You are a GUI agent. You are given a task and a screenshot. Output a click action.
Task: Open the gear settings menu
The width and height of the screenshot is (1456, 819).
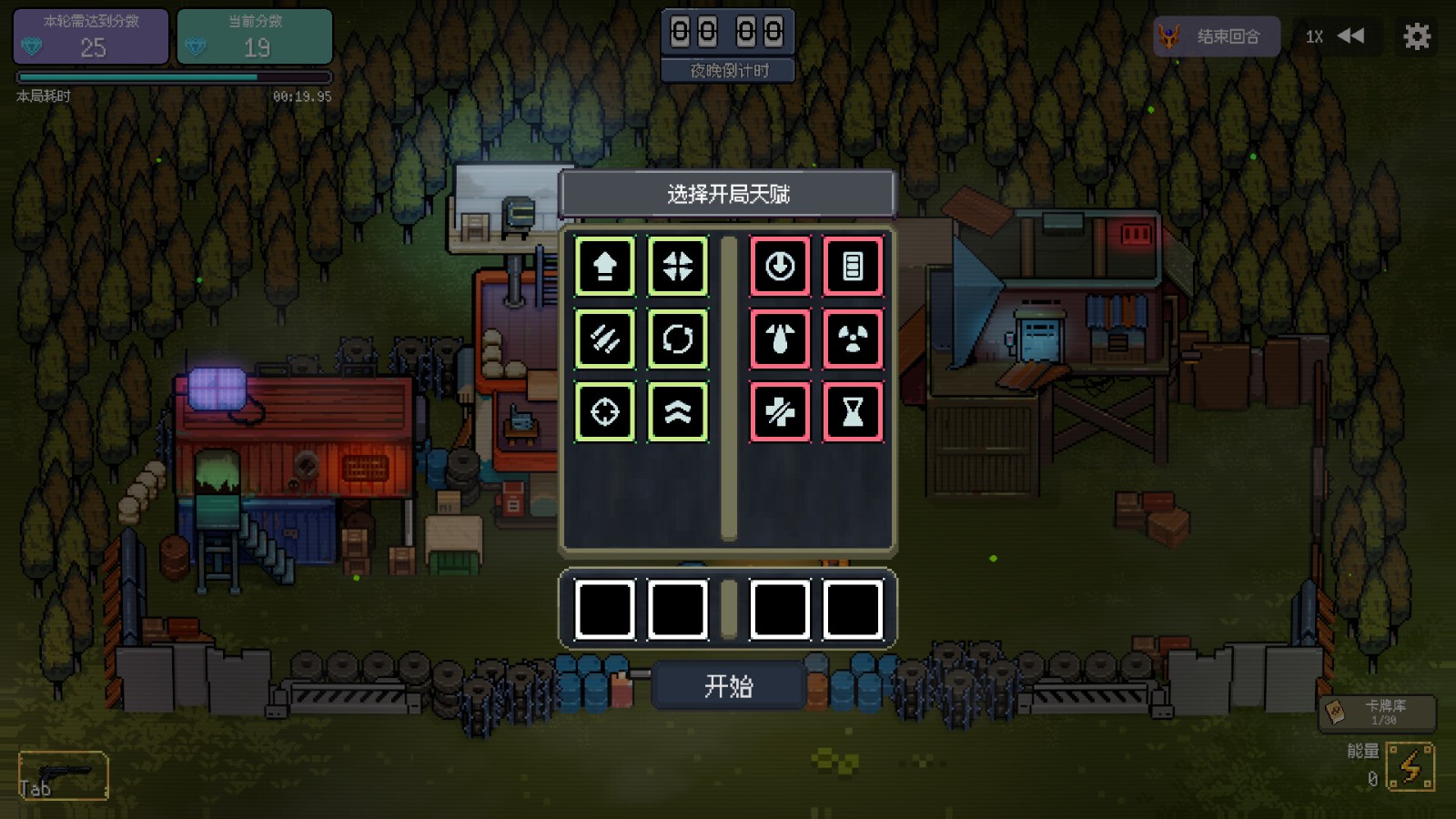pos(1416,36)
